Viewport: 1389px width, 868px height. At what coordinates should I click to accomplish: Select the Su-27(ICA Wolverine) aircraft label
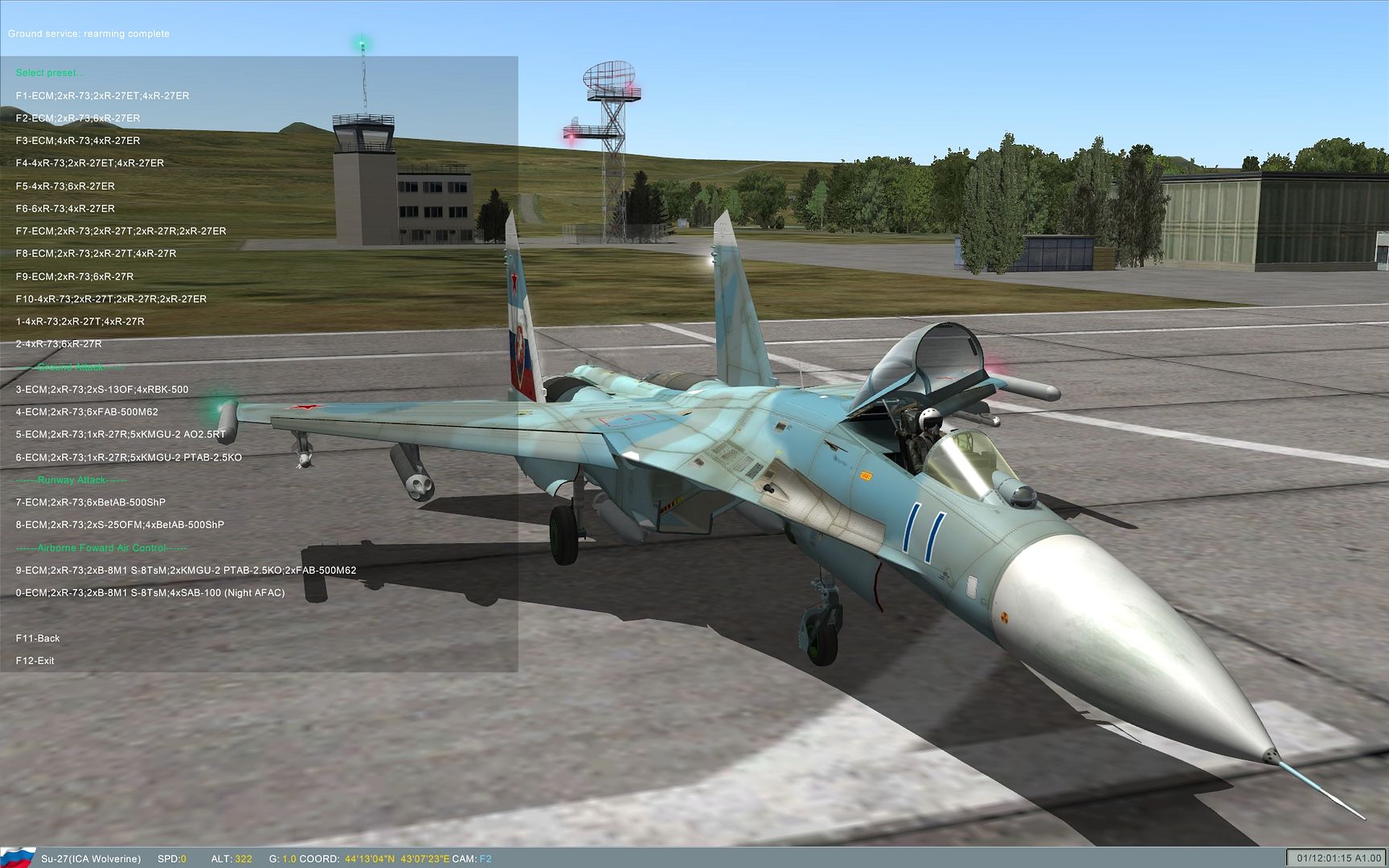[92, 858]
